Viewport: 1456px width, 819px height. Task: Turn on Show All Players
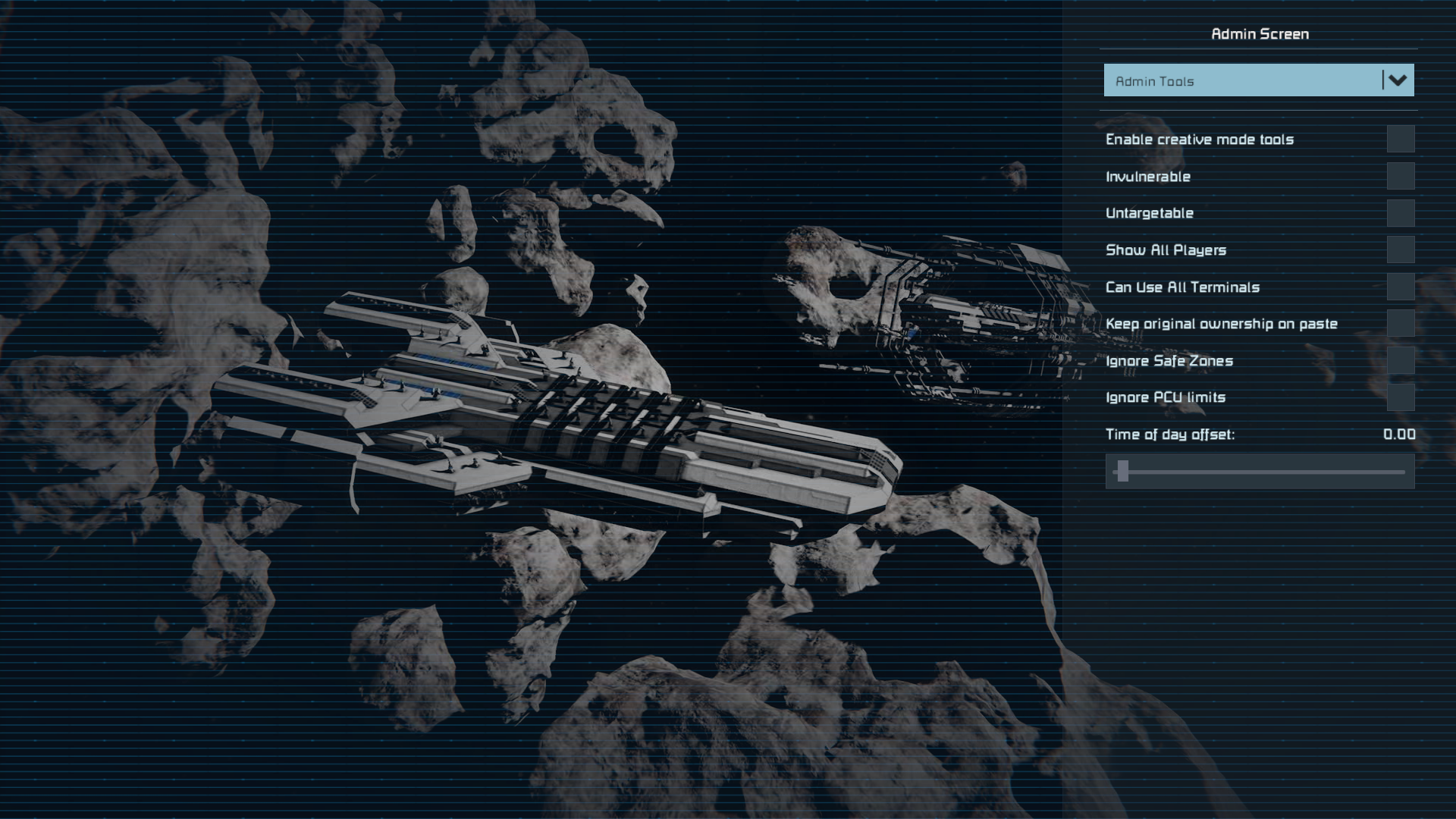coord(1400,250)
